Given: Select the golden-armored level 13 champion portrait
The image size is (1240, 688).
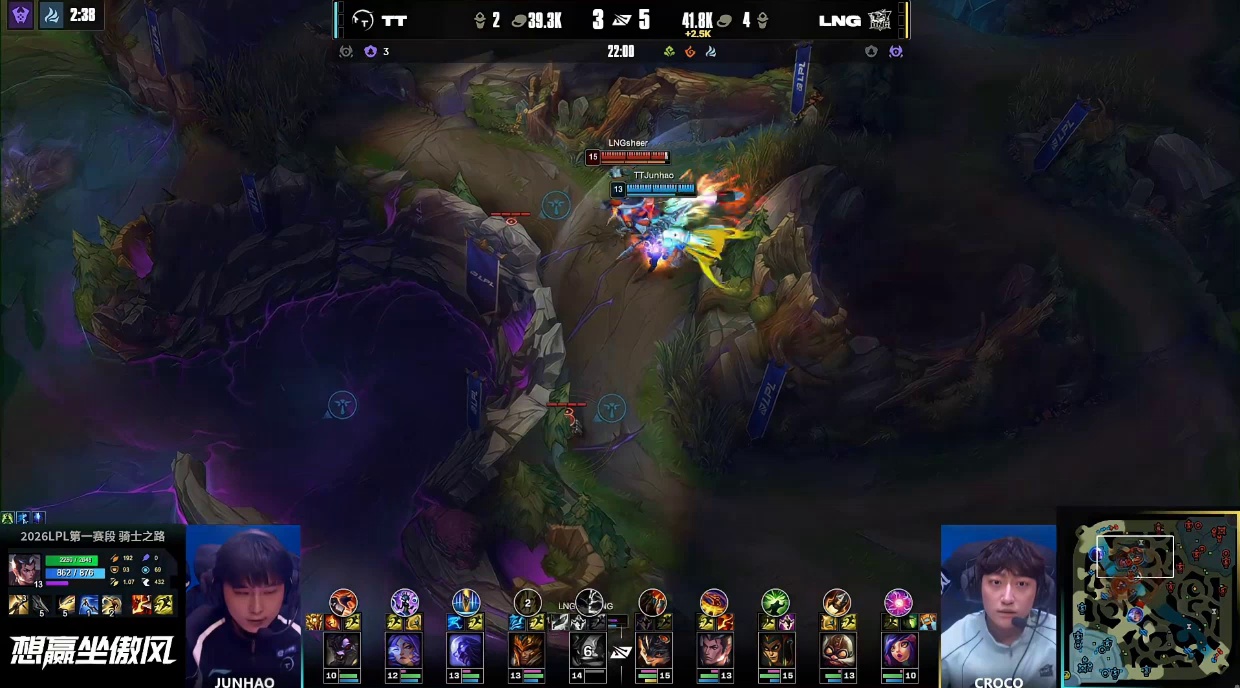Looking at the screenshot, I should (x=527, y=650).
